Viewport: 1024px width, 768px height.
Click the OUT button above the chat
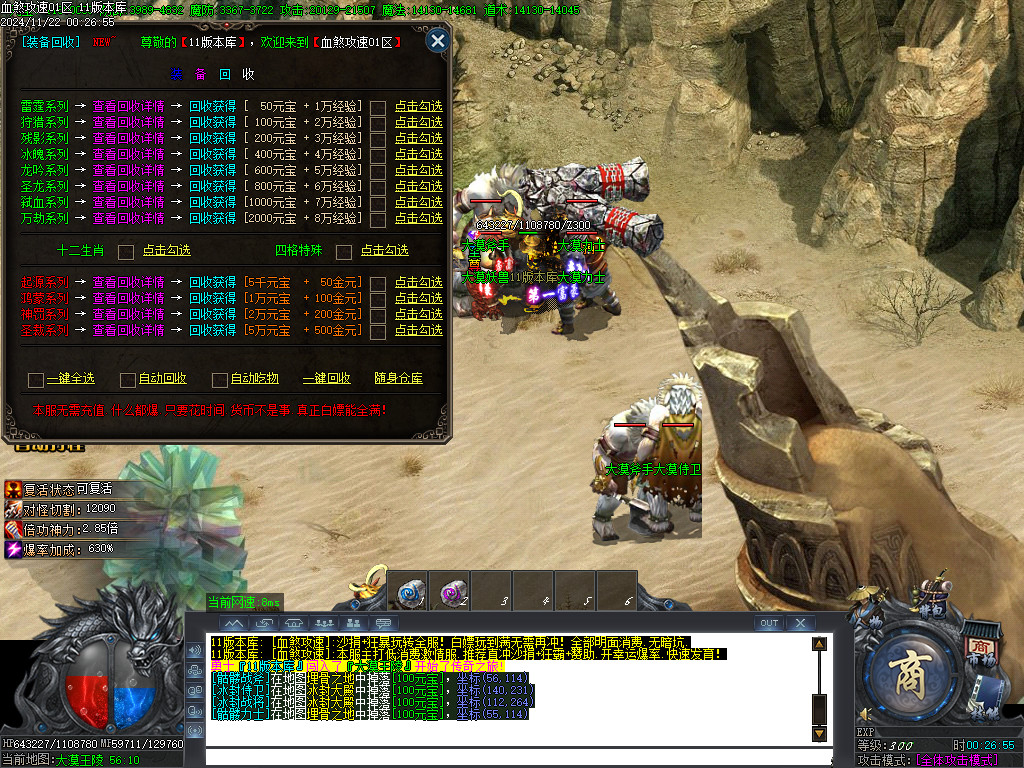(768, 623)
